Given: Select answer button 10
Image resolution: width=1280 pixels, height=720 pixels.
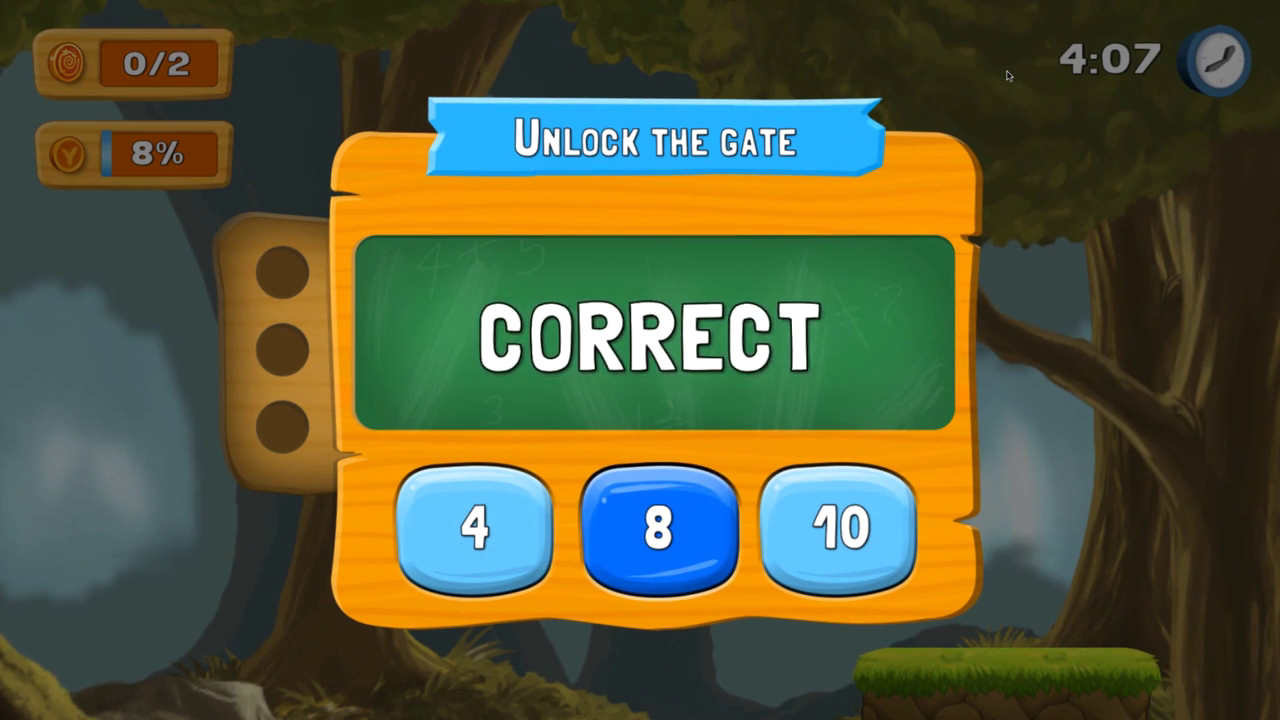Looking at the screenshot, I should click(838, 527).
